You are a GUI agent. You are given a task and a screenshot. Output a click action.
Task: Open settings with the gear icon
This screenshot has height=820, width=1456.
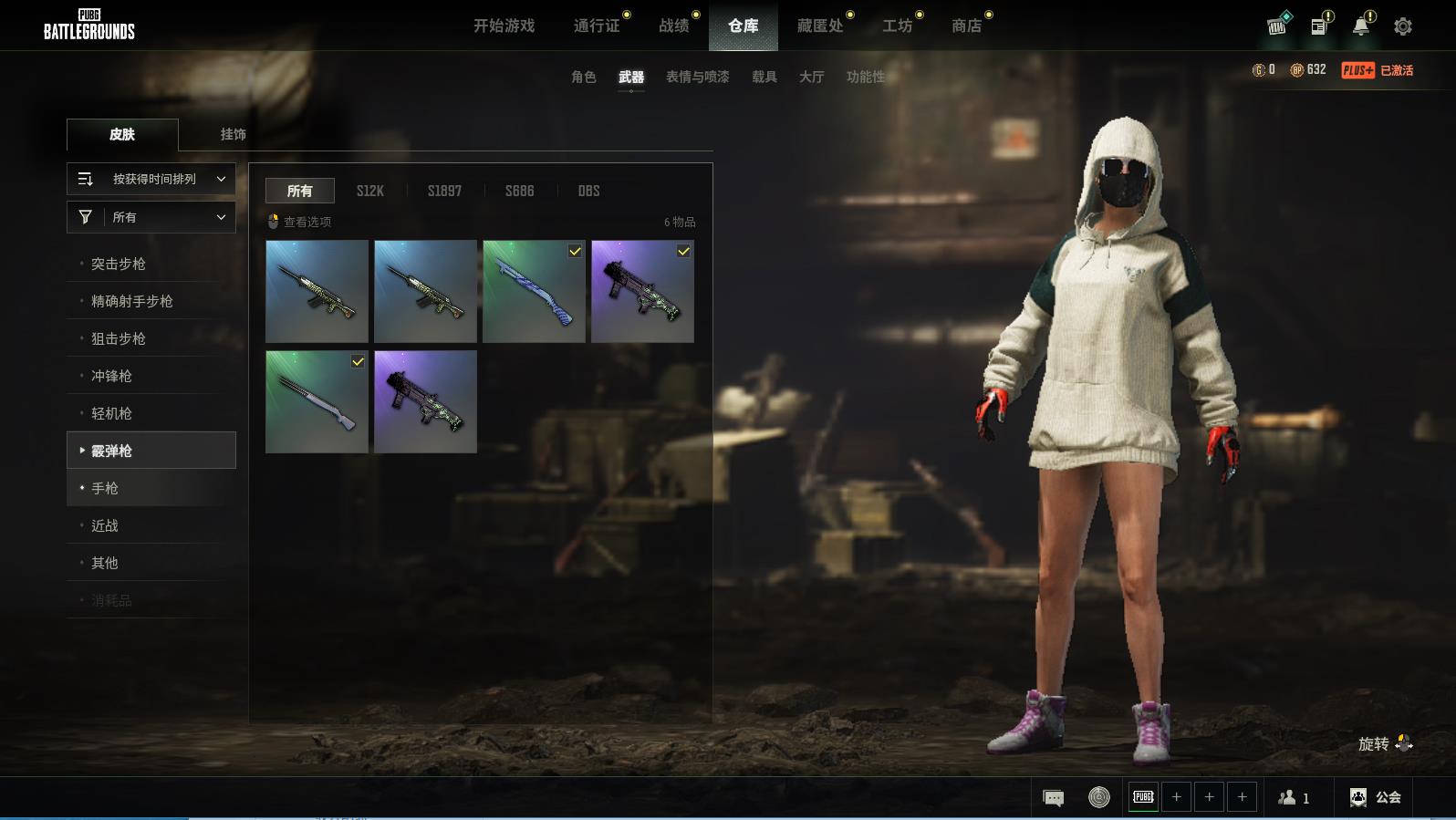pos(1403,26)
